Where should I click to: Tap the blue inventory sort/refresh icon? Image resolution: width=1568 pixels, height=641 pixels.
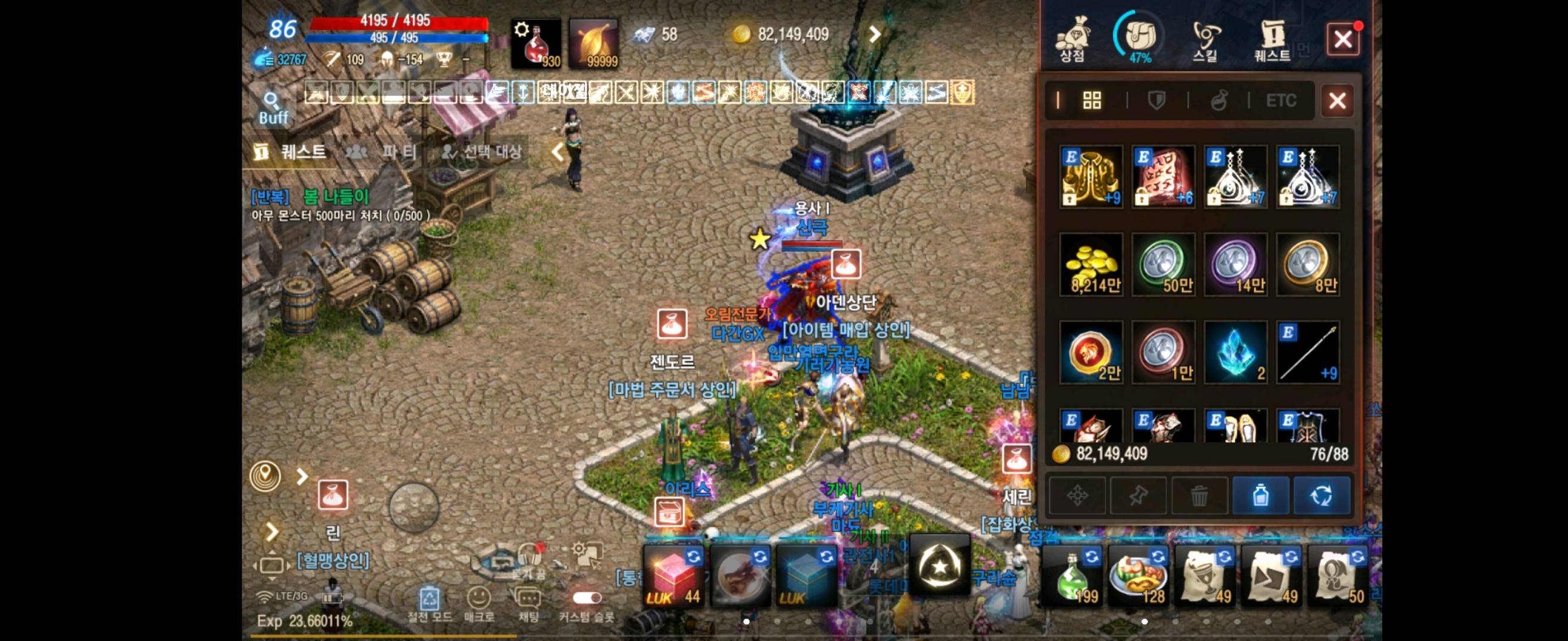pos(1322,496)
